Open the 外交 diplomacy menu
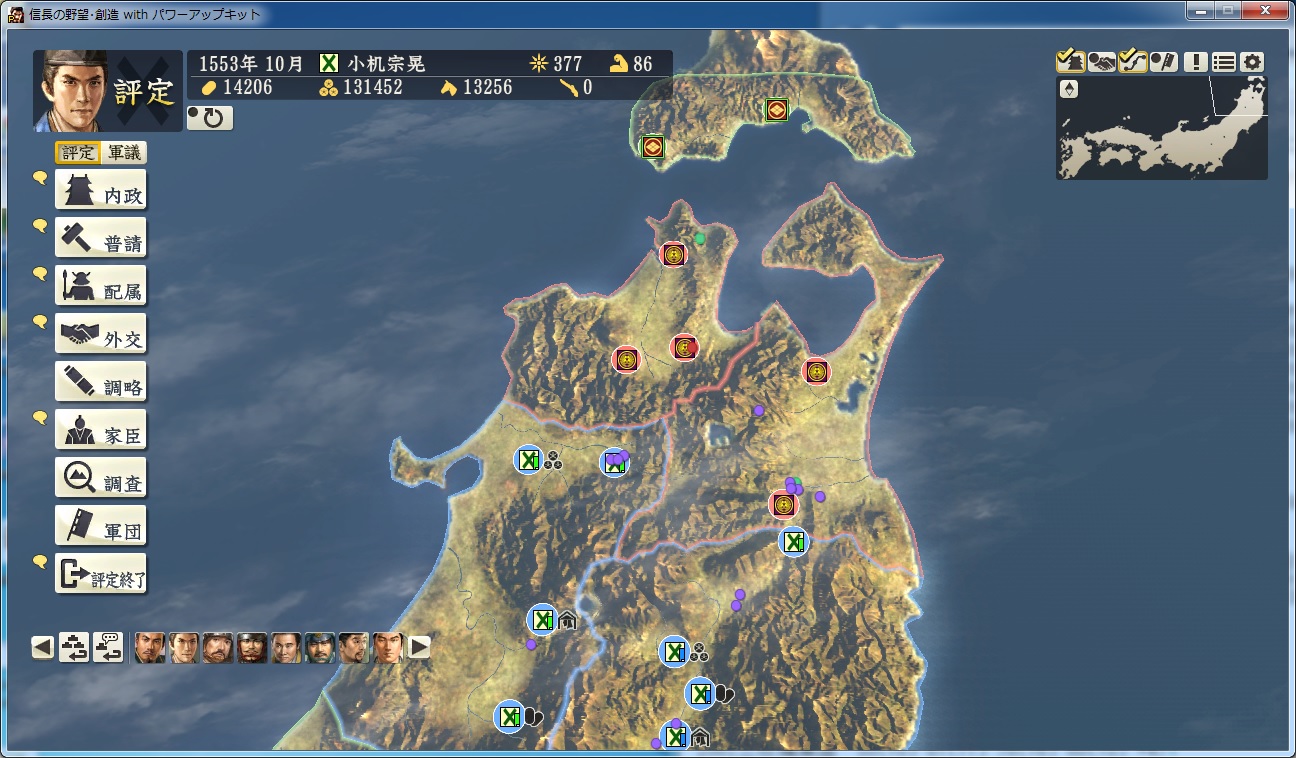This screenshot has width=1296, height=758. [x=100, y=335]
